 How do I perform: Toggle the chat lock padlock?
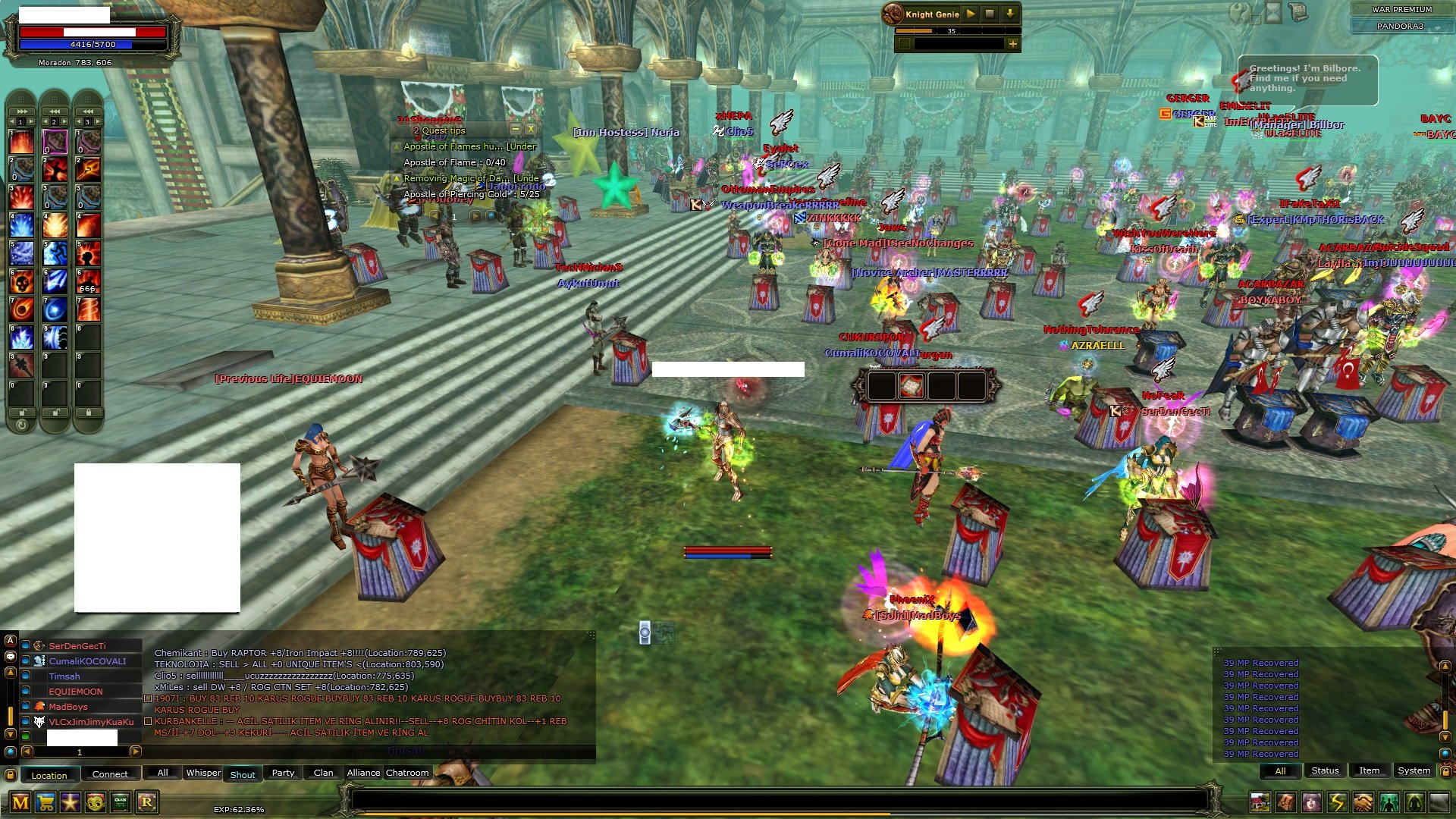click(10, 775)
